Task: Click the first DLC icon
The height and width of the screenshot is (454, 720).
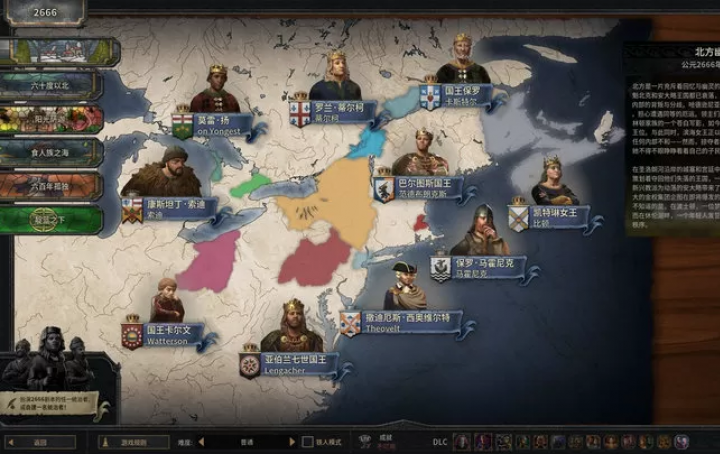Action: [461, 441]
